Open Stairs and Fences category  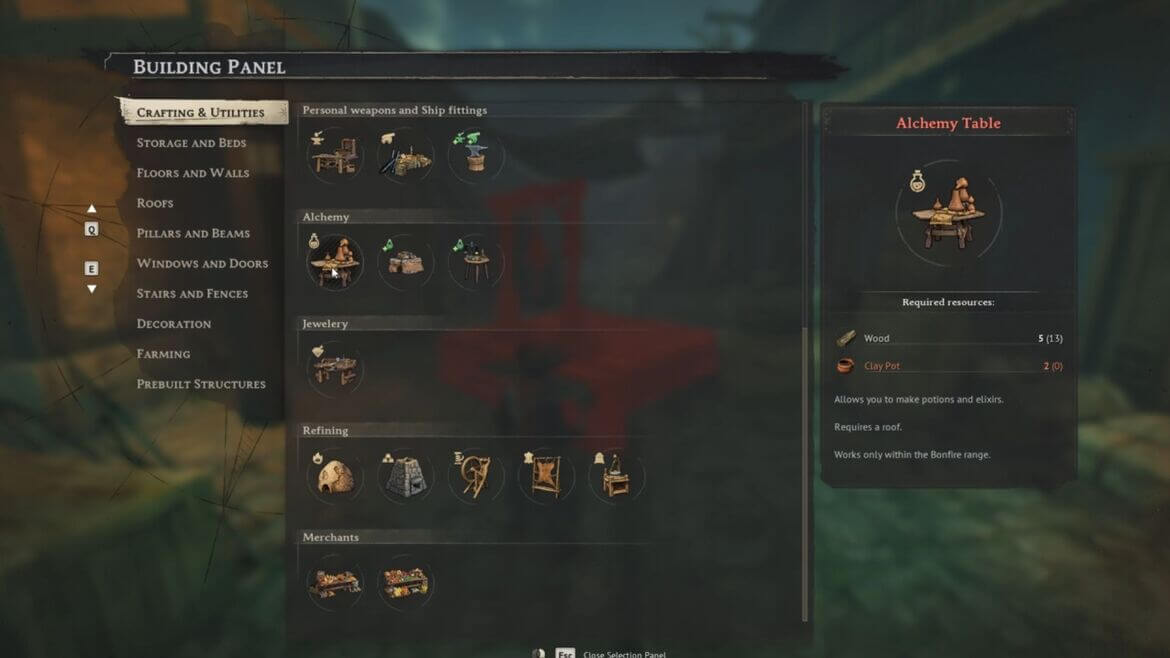(x=192, y=293)
